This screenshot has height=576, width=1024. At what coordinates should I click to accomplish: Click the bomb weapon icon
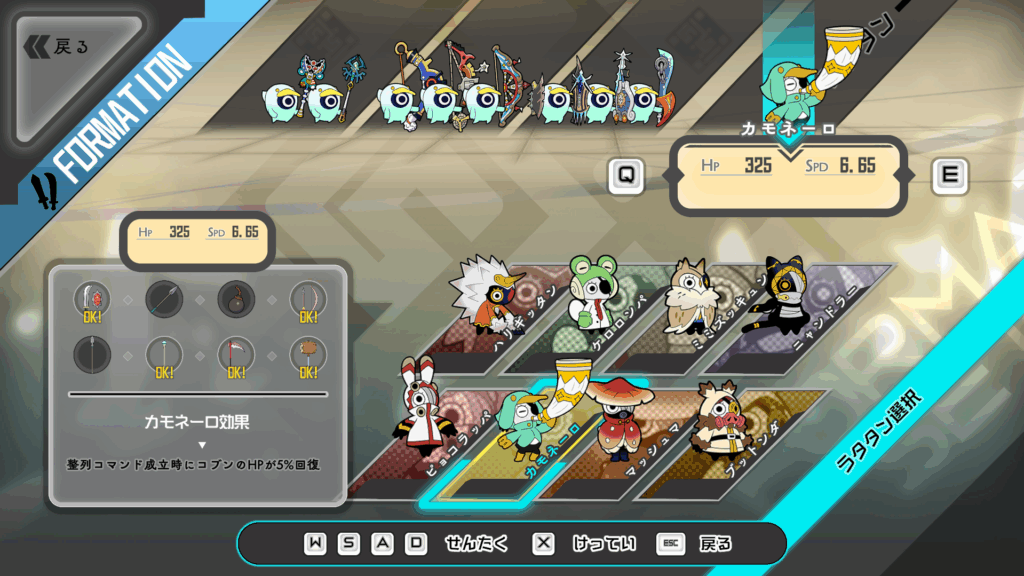[x=236, y=298]
